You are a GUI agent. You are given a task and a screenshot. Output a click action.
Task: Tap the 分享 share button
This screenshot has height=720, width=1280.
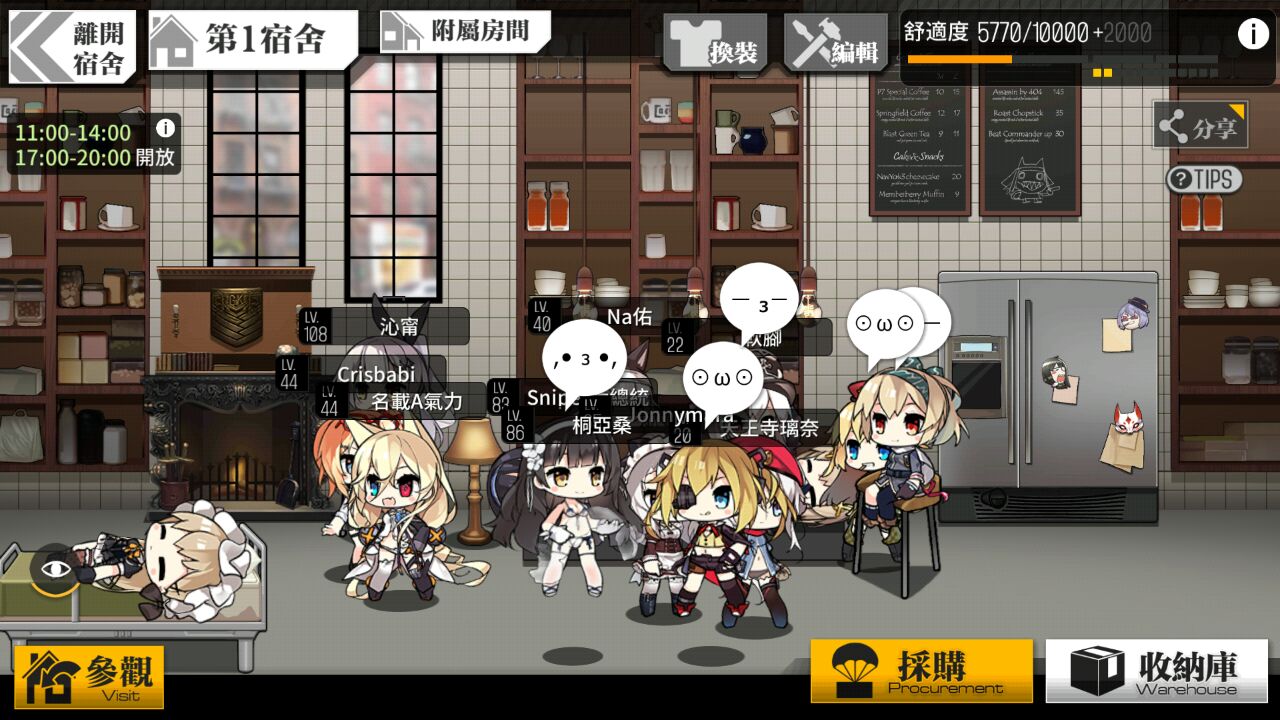1200,127
